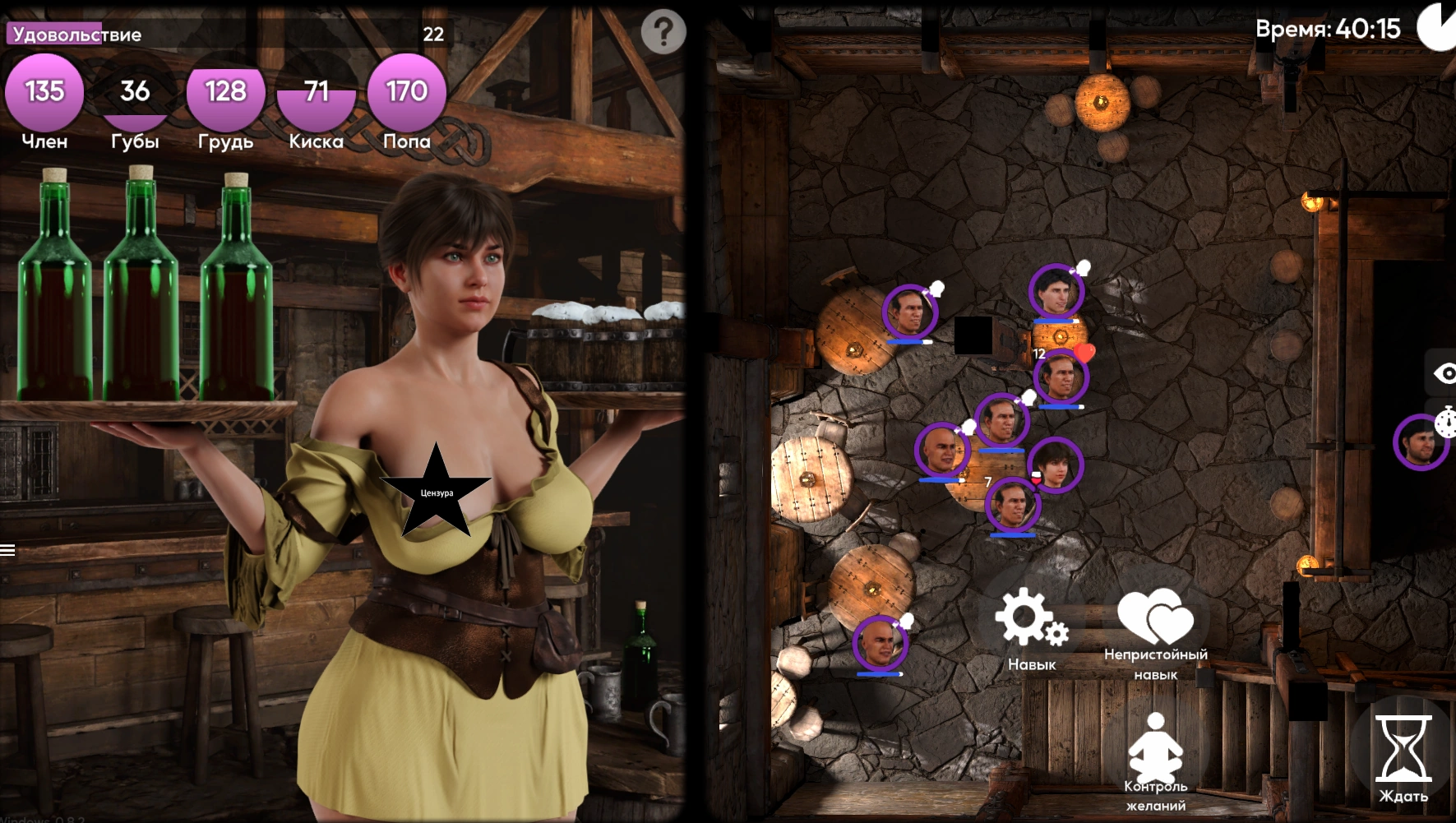This screenshot has height=823, width=1456.
Task: Open the hamburger menu lines
Action: tap(8, 550)
